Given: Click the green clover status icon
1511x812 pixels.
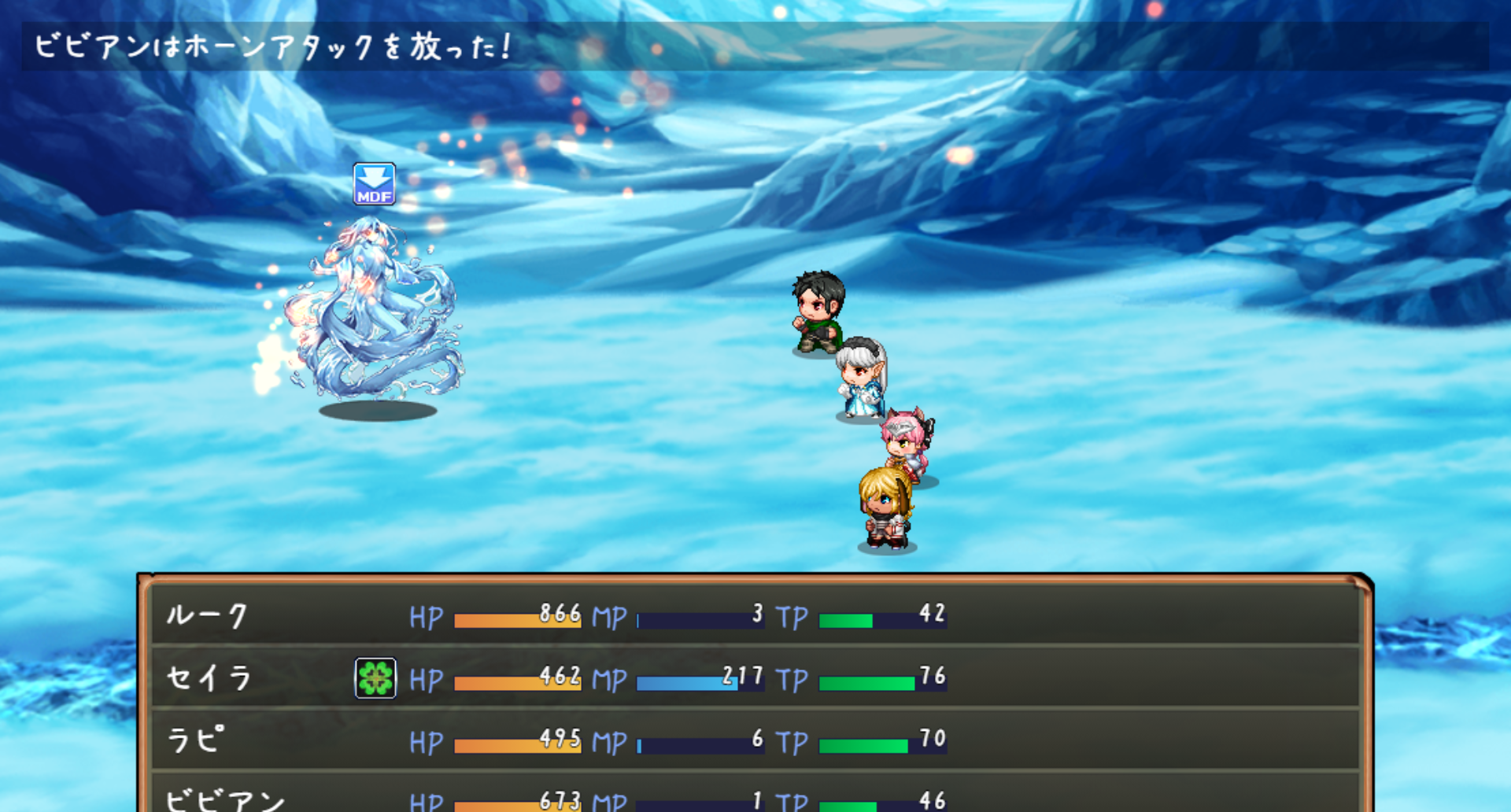Looking at the screenshot, I should pos(375,678).
